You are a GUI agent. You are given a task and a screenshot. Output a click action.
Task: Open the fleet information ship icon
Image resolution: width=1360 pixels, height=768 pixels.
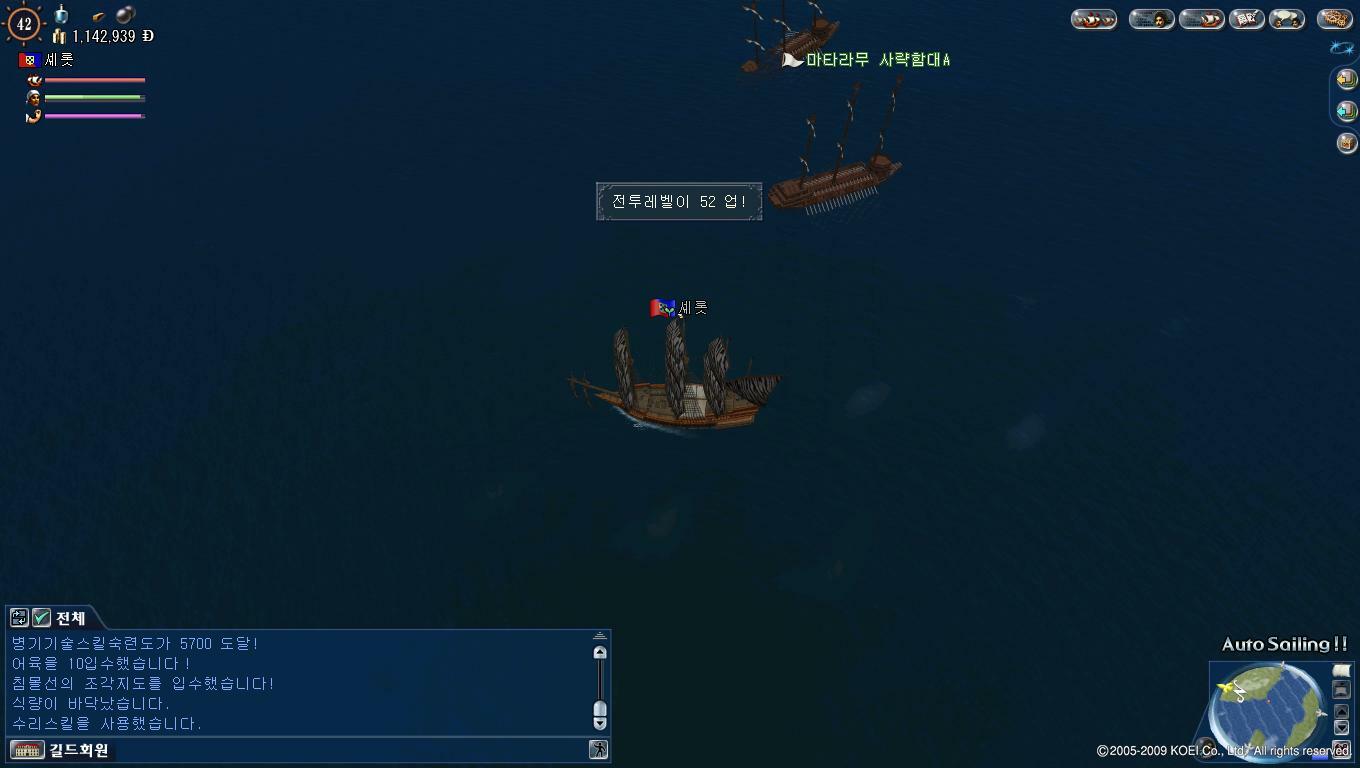click(x=1094, y=18)
